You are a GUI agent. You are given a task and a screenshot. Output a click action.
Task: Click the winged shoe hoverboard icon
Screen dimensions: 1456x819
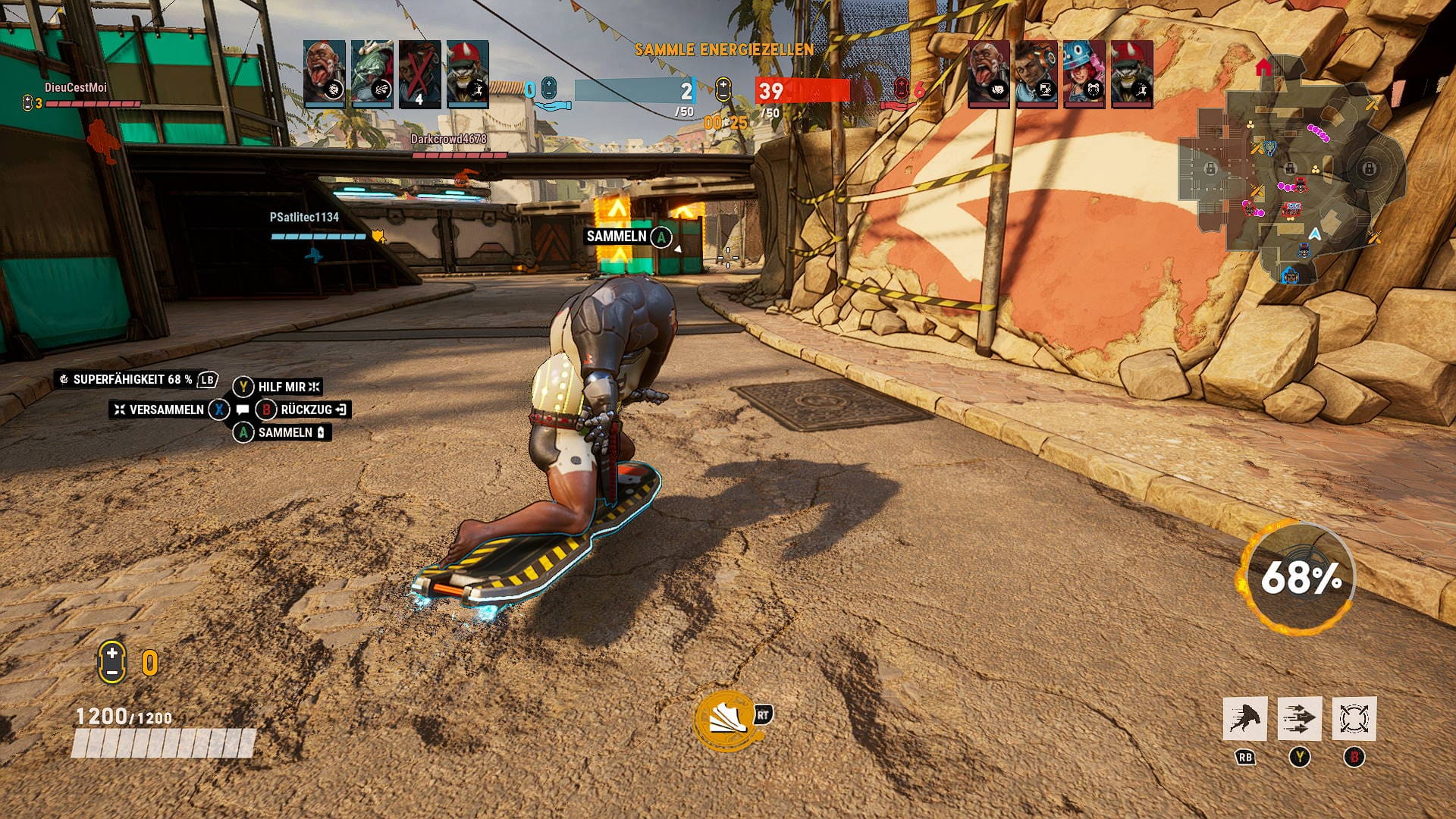click(724, 720)
